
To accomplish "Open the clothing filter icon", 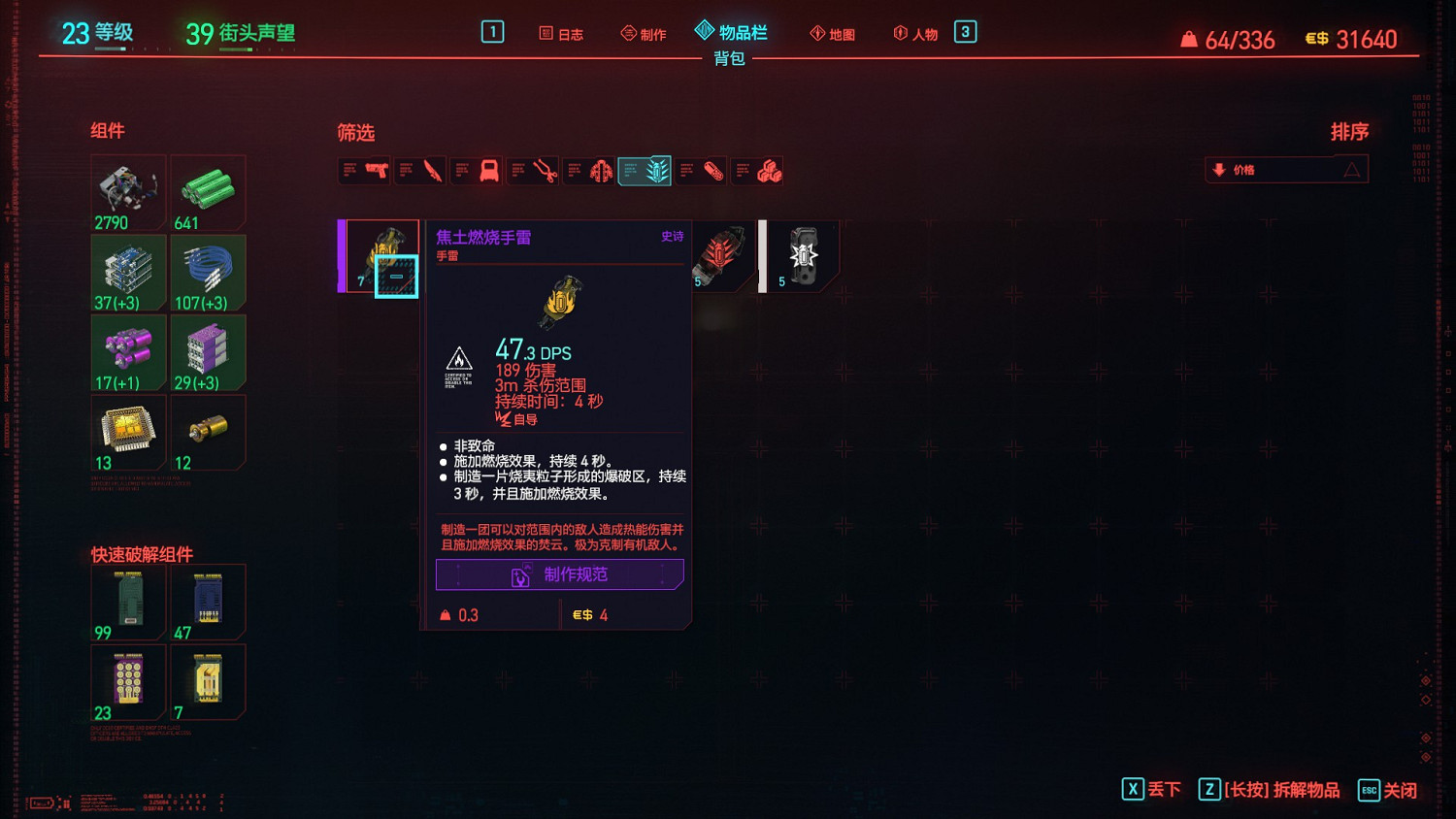I will point(477,170).
